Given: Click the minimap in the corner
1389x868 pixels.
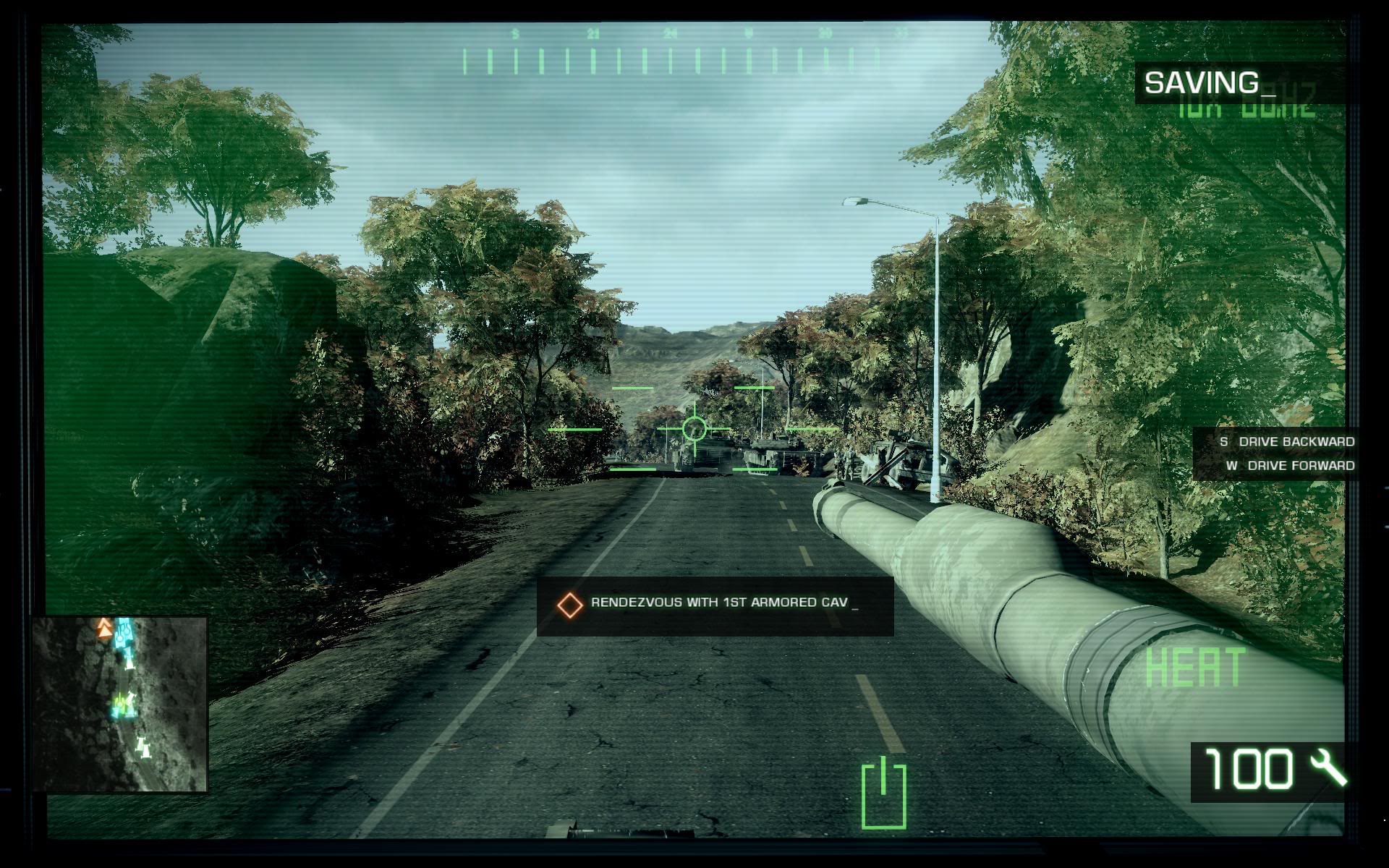Looking at the screenshot, I should [120, 704].
